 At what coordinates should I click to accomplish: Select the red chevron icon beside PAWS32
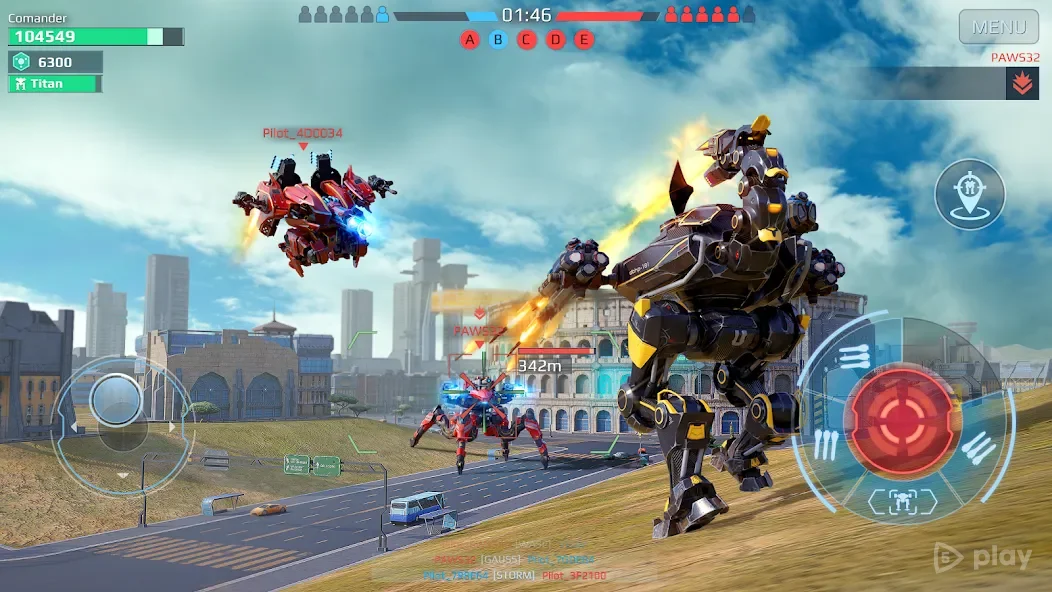pyautogui.click(x=1021, y=84)
